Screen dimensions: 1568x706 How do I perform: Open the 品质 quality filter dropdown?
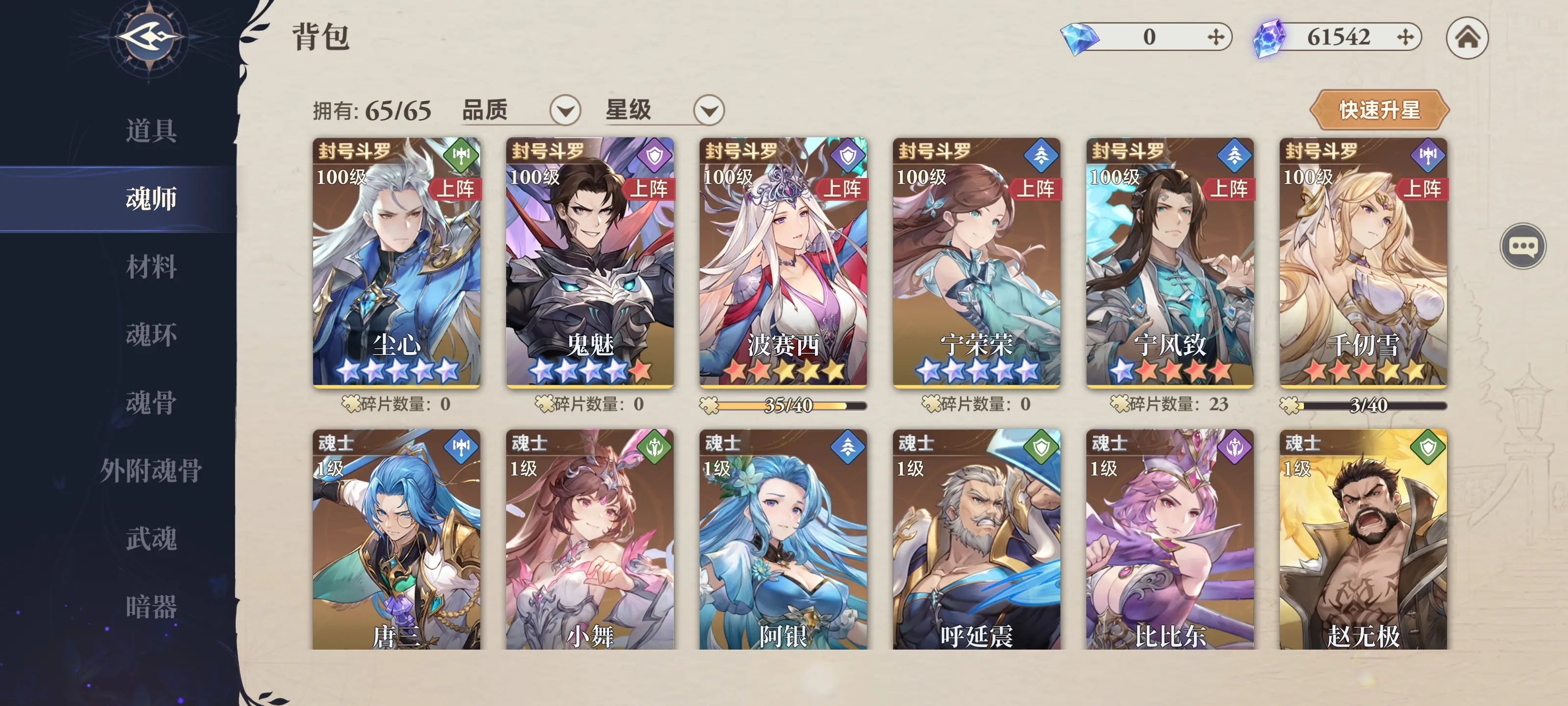565,110
